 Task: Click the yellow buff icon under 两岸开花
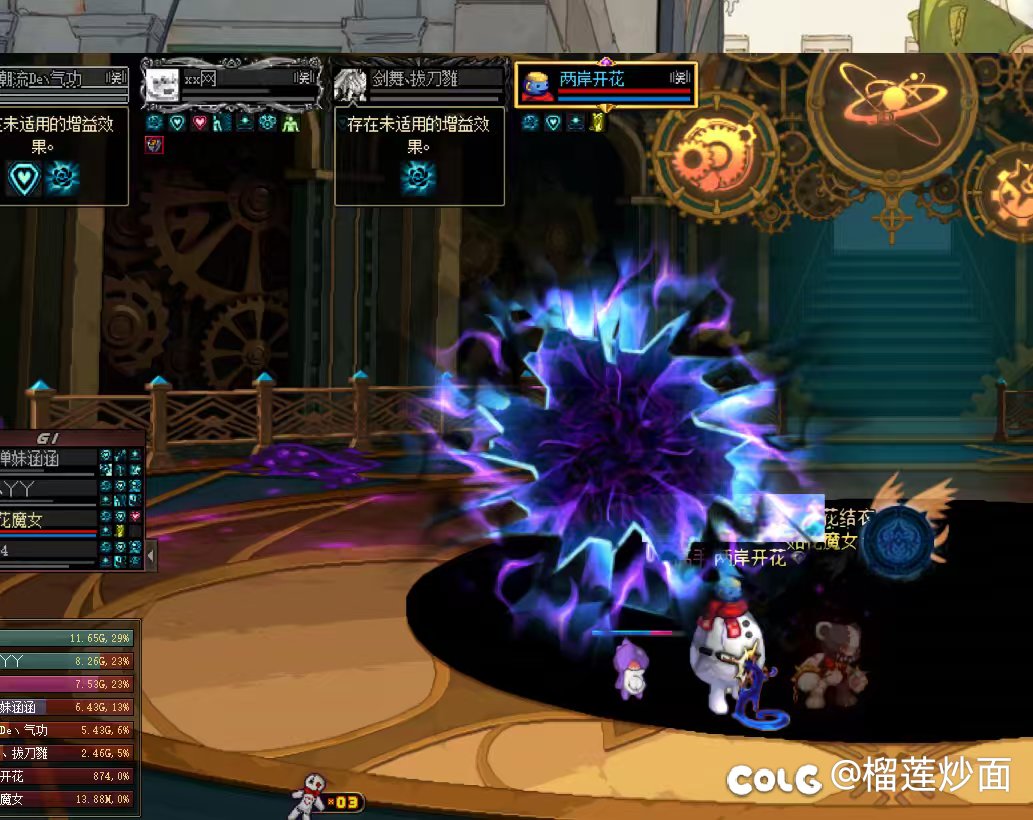pos(598,123)
